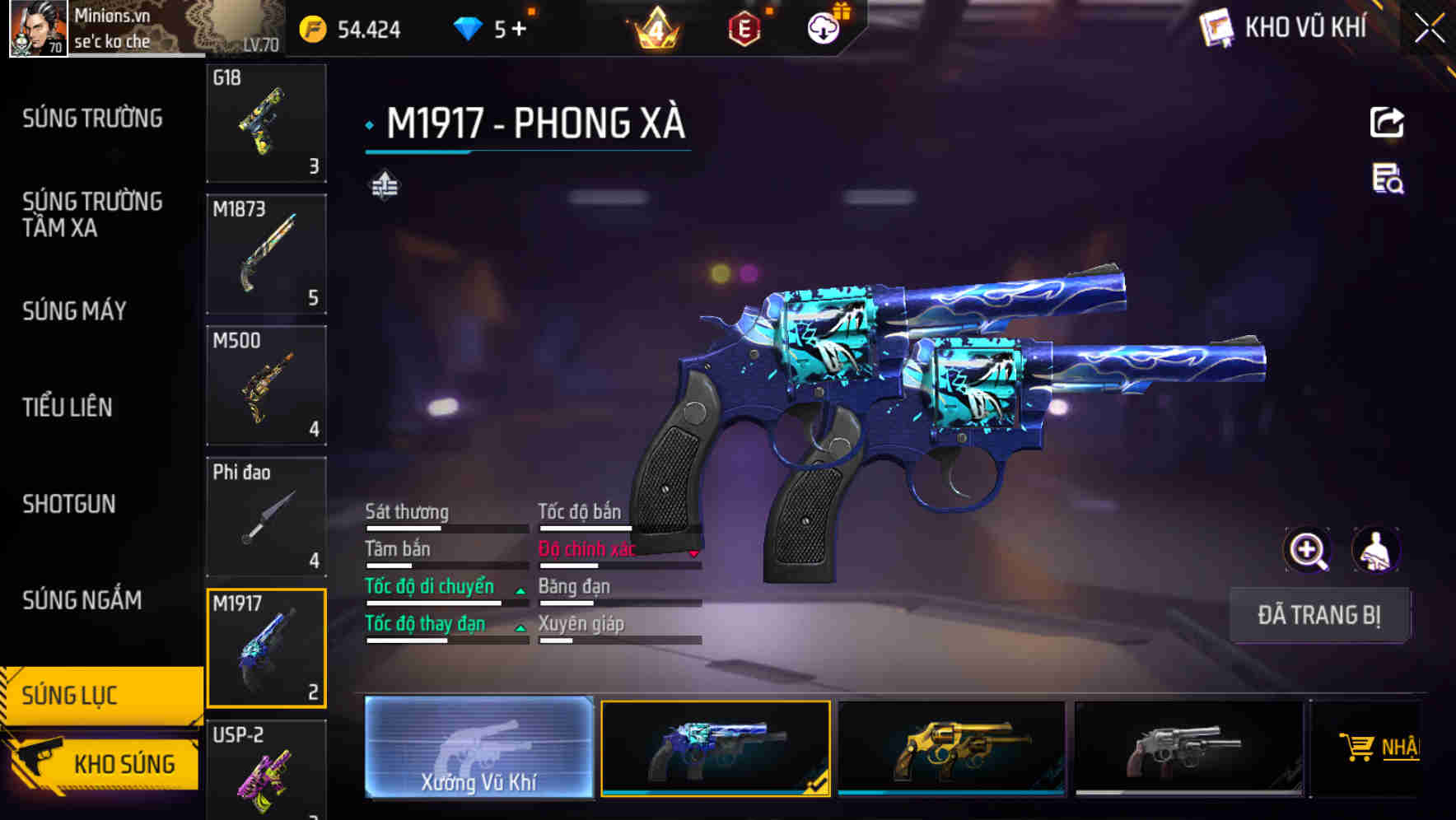Image resolution: width=1456 pixels, height=820 pixels.
Task: Open the gift download center icon
Action: pos(823,27)
